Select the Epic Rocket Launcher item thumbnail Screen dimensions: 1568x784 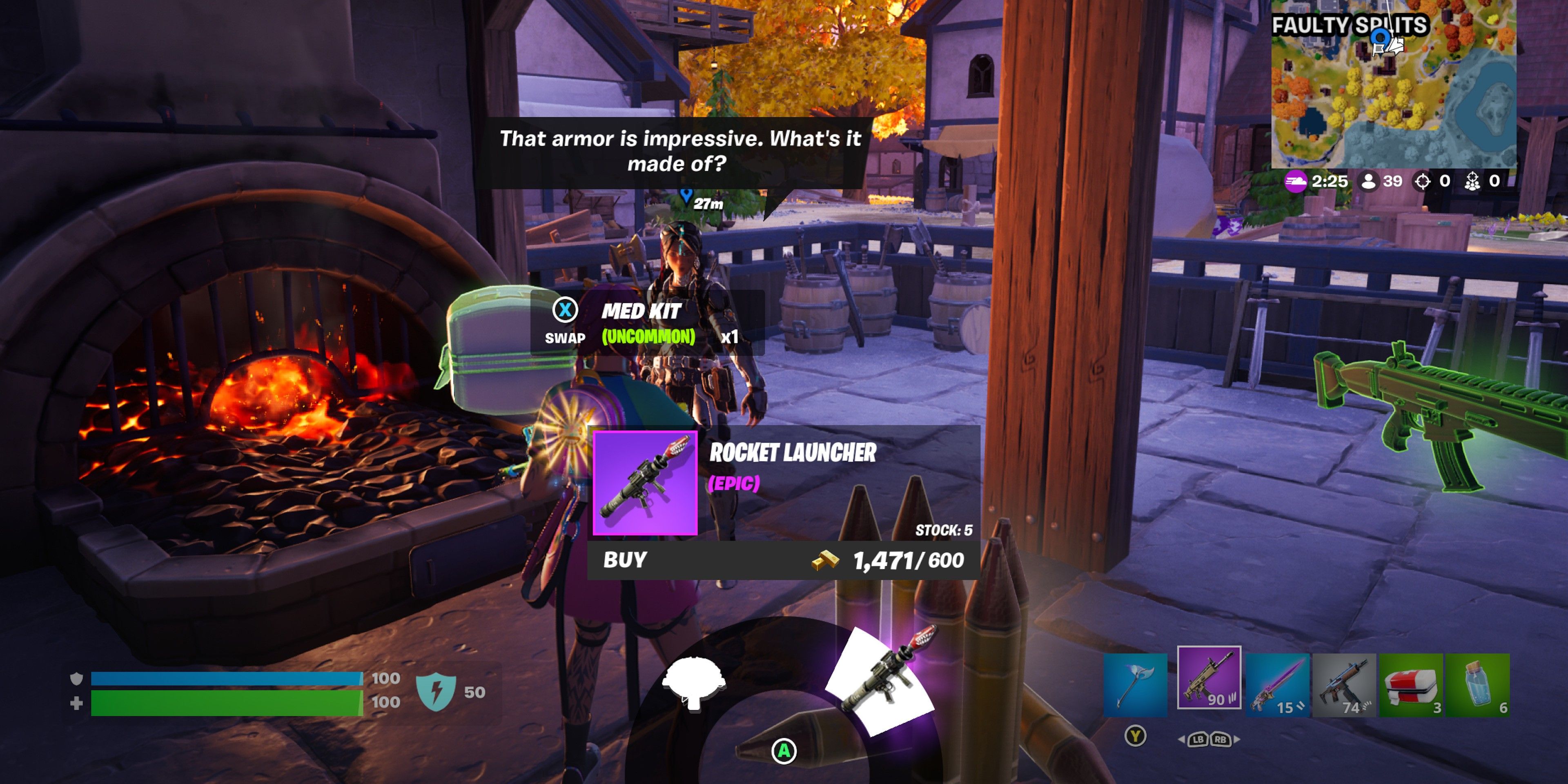645,483
